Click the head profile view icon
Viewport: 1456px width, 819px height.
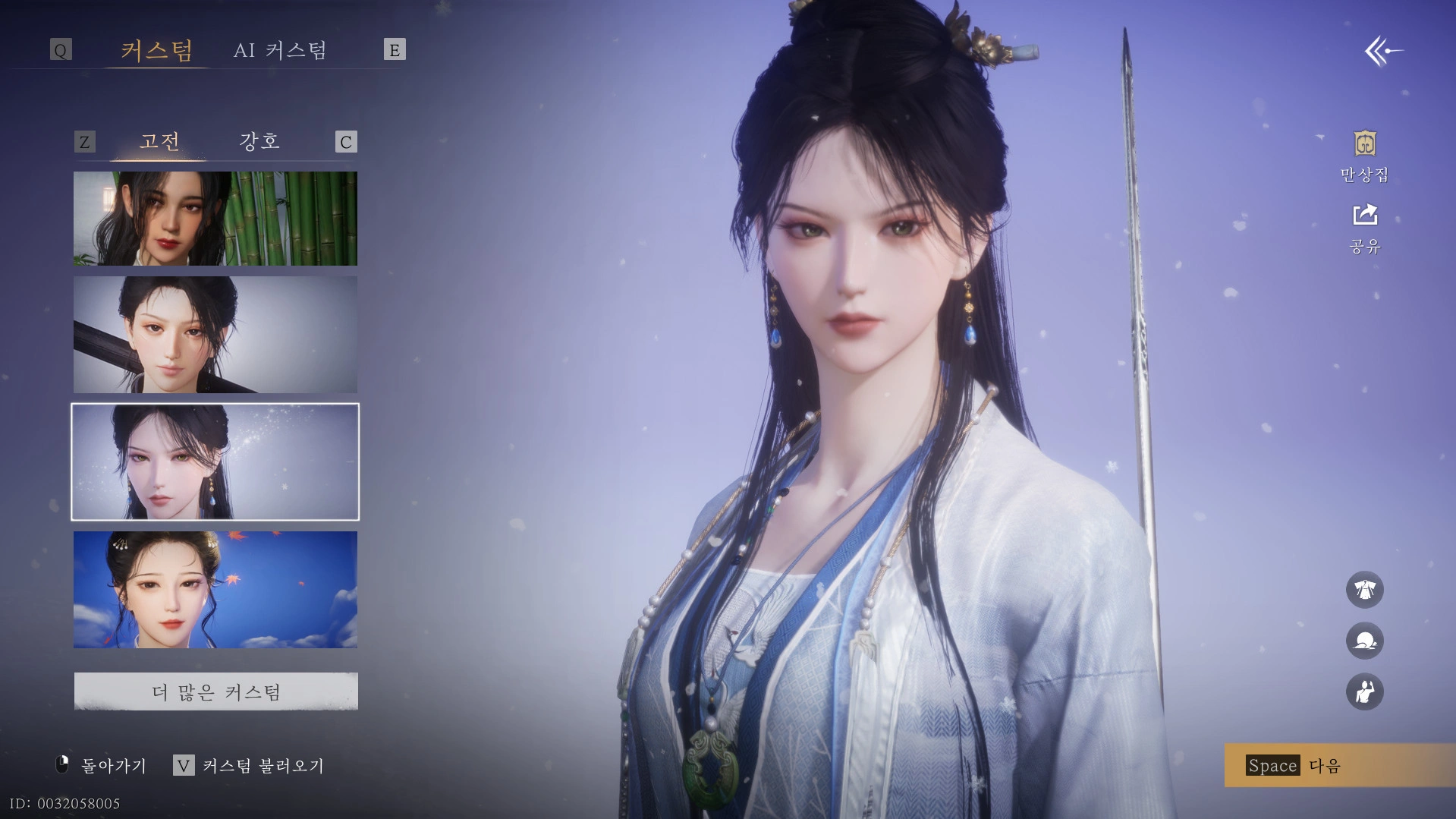click(1364, 641)
